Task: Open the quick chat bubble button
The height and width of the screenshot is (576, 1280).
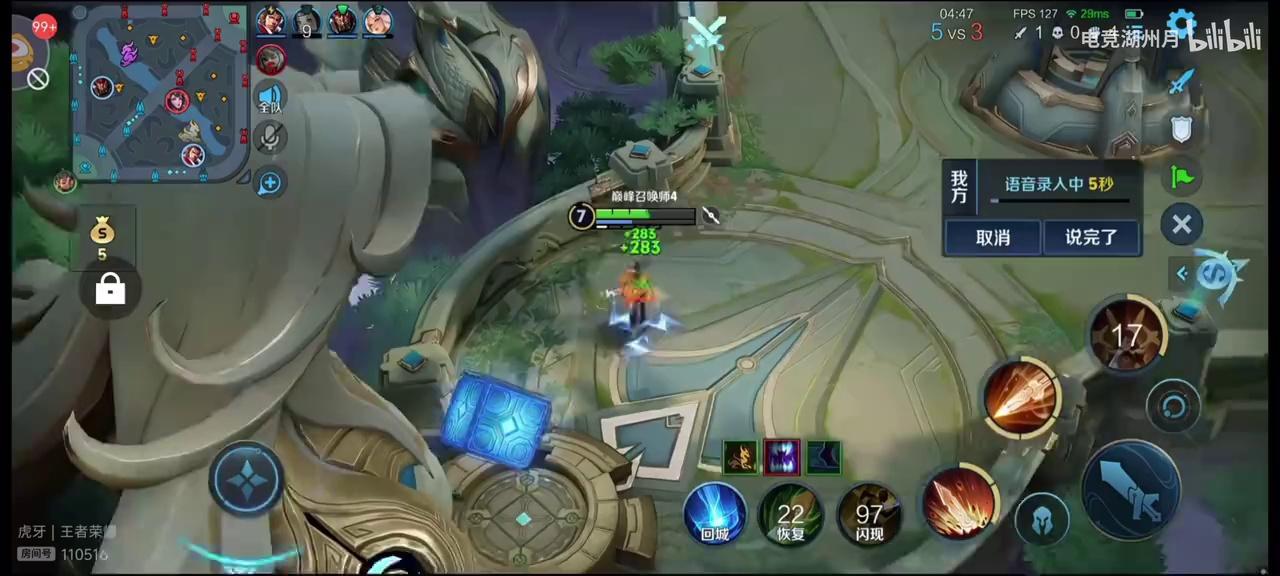Action: 270,182
